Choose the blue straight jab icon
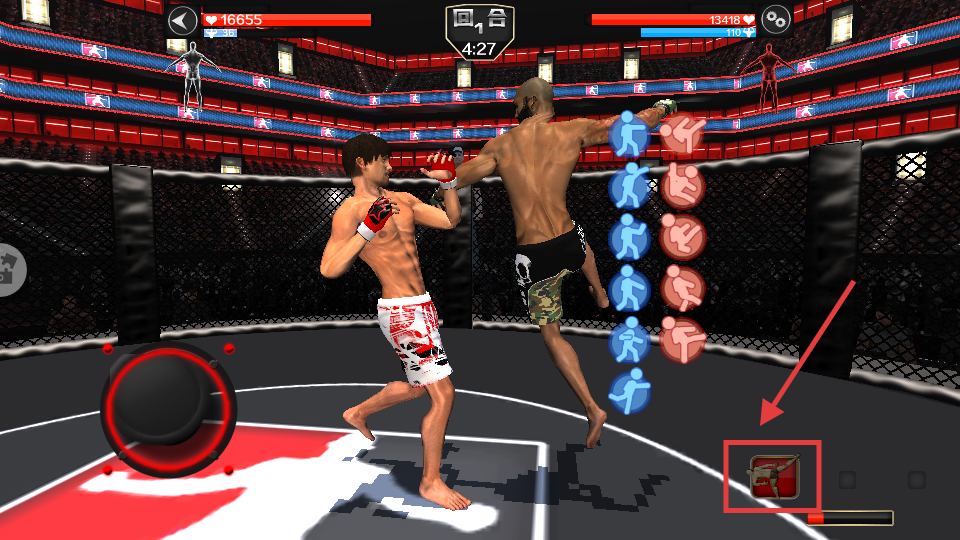 tap(630, 133)
